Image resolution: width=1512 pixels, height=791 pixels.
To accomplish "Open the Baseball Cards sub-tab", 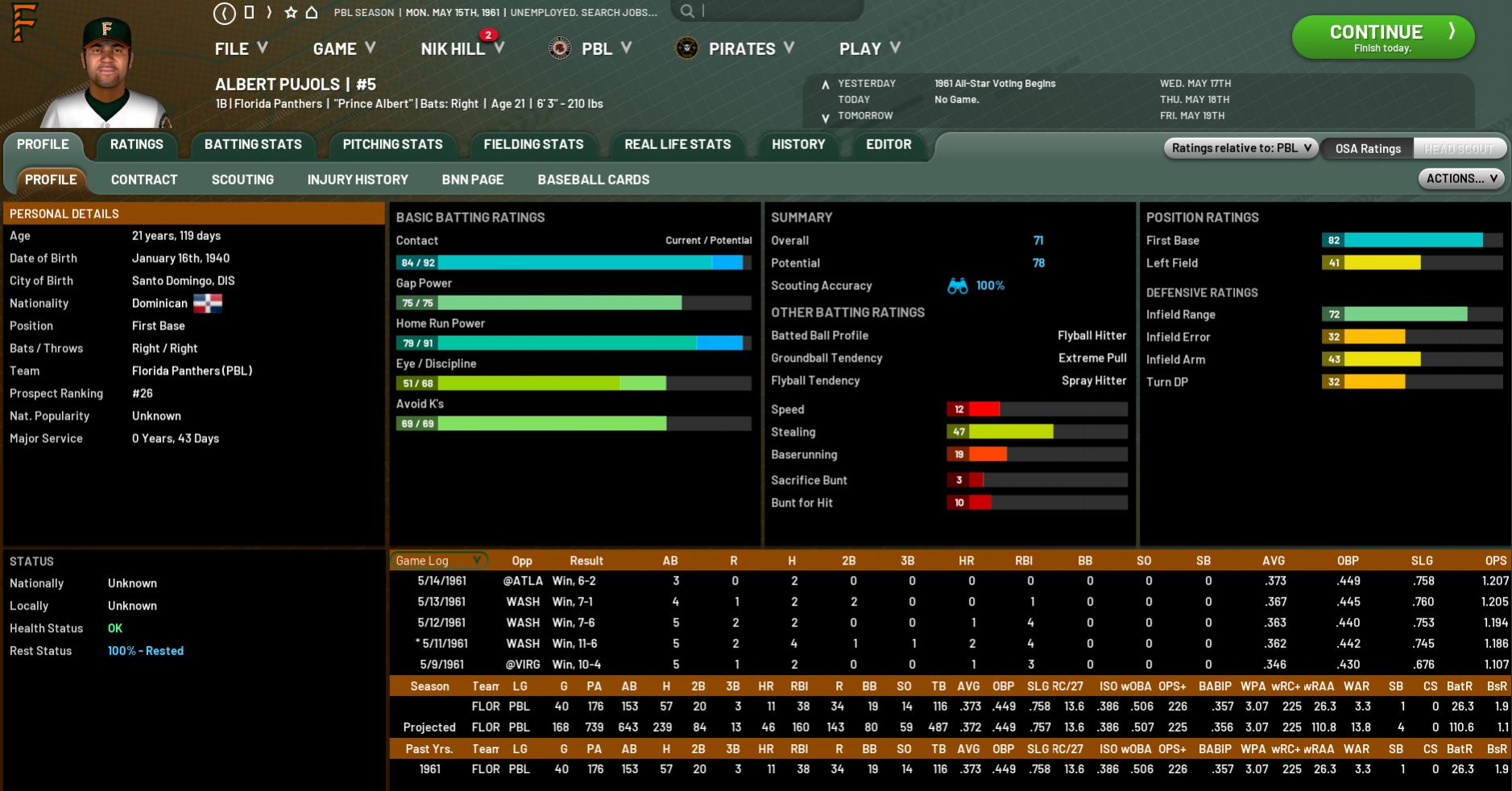I will (x=594, y=180).
